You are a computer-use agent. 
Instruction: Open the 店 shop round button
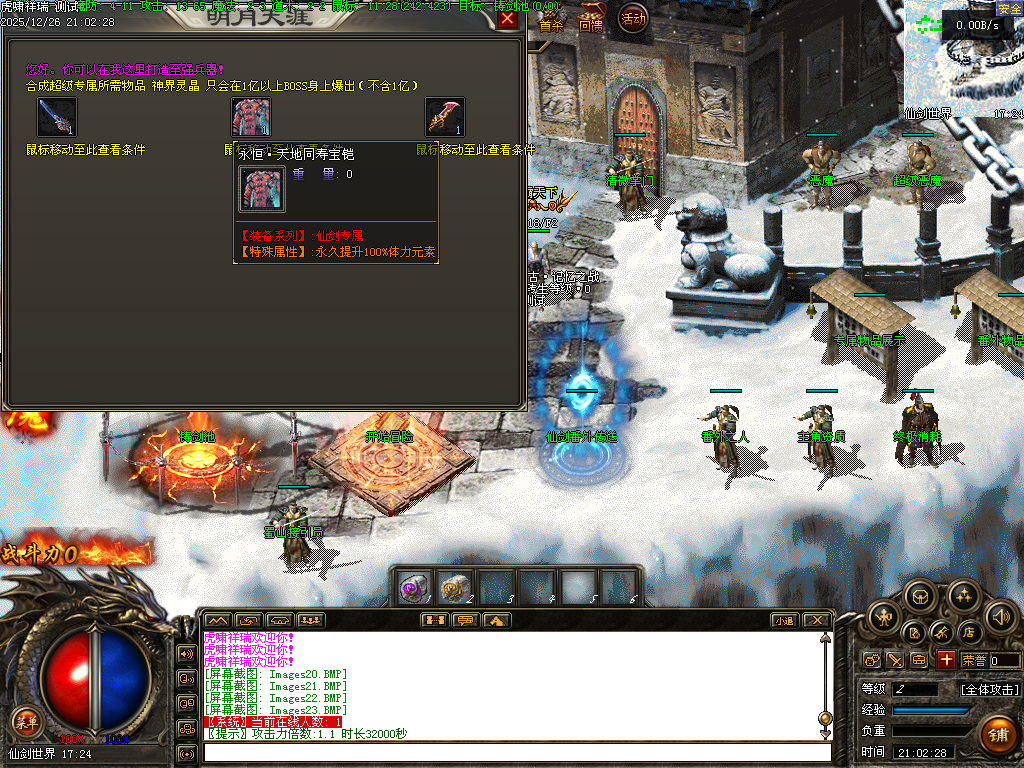click(968, 632)
